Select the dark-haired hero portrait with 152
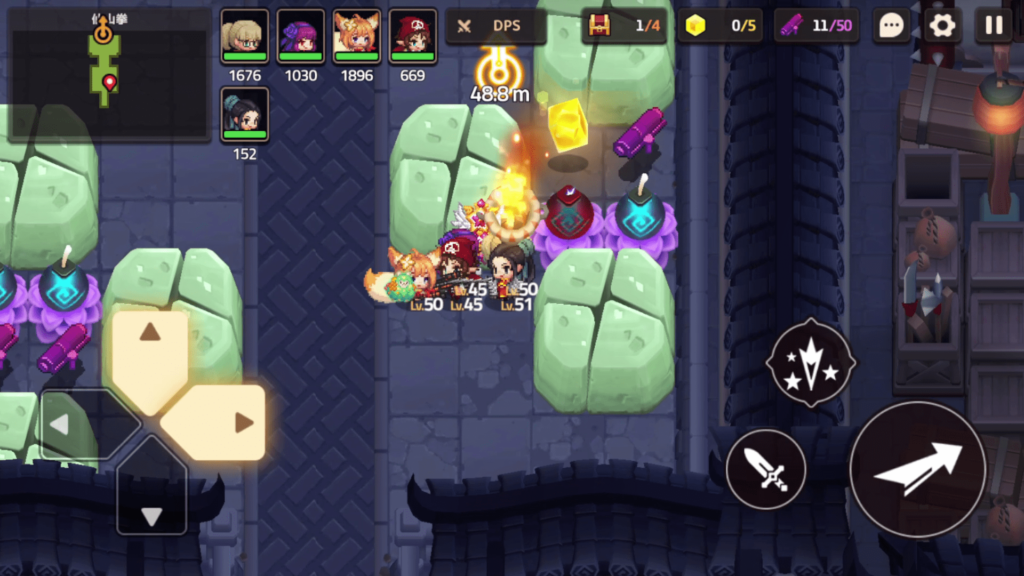The width and height of the screenshot is (1024, 576). (244, 114)
